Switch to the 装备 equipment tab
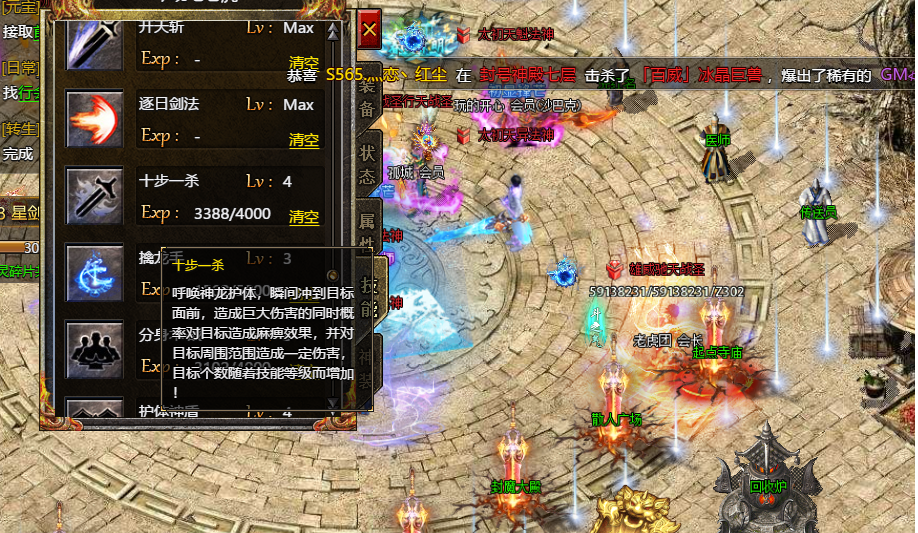The image size is (918, 533). [x=367, y=96]
